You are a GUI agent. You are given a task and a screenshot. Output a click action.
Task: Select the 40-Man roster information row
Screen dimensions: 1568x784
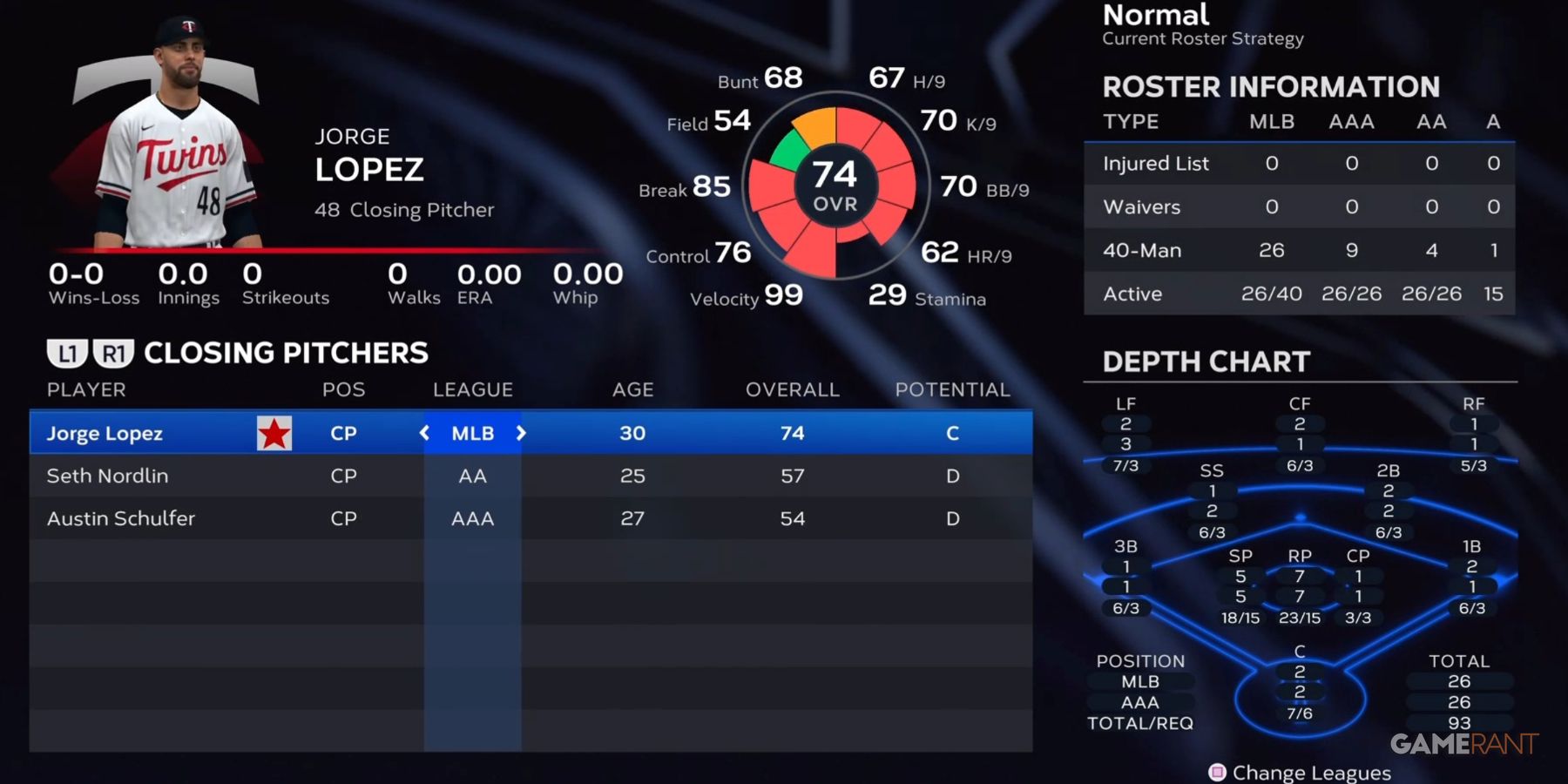tap(1298, 251)
